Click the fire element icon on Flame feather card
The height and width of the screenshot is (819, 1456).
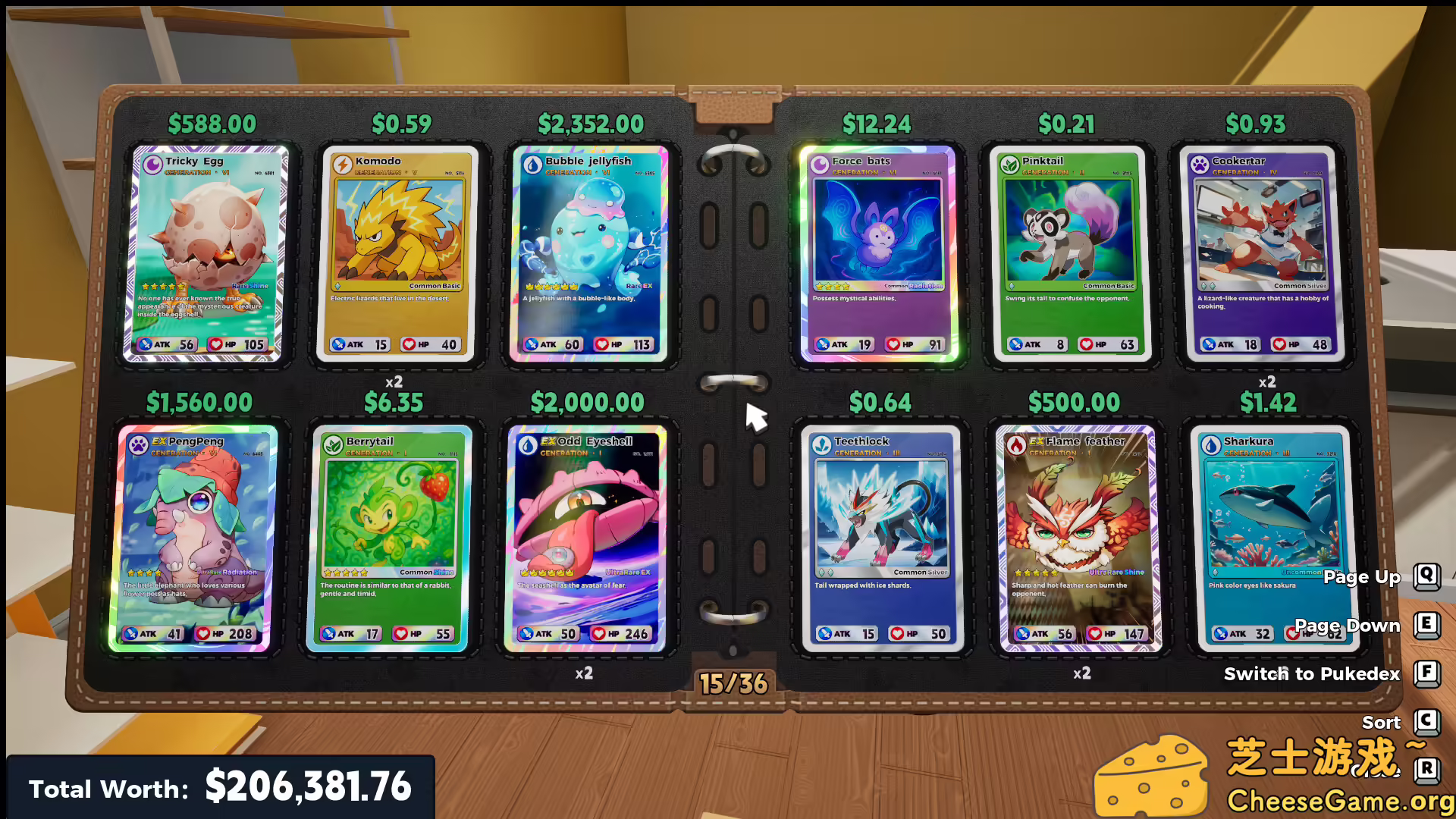point(1016,446)
